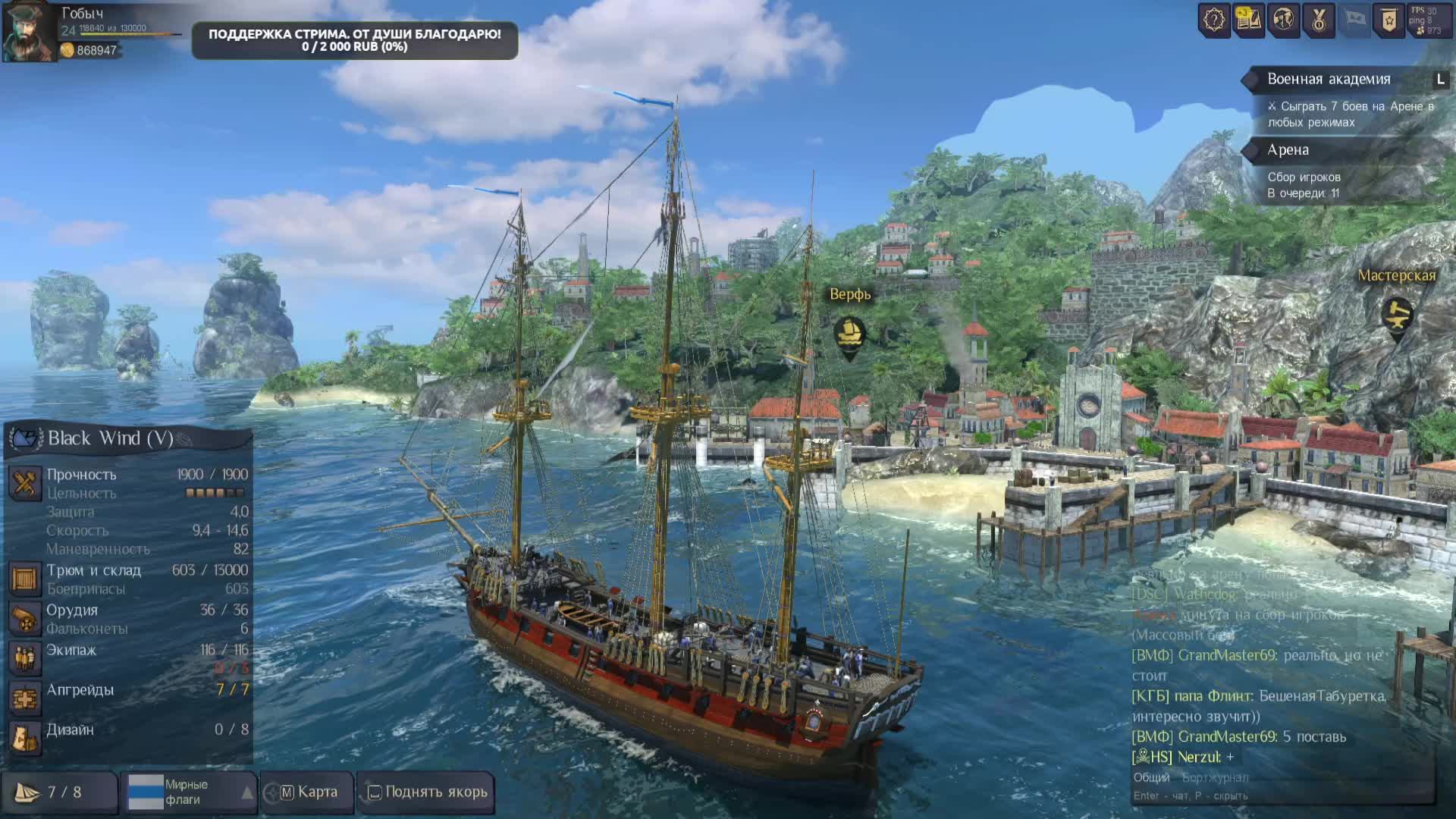Select the Мастерская workshop marker

(1397, 314)
